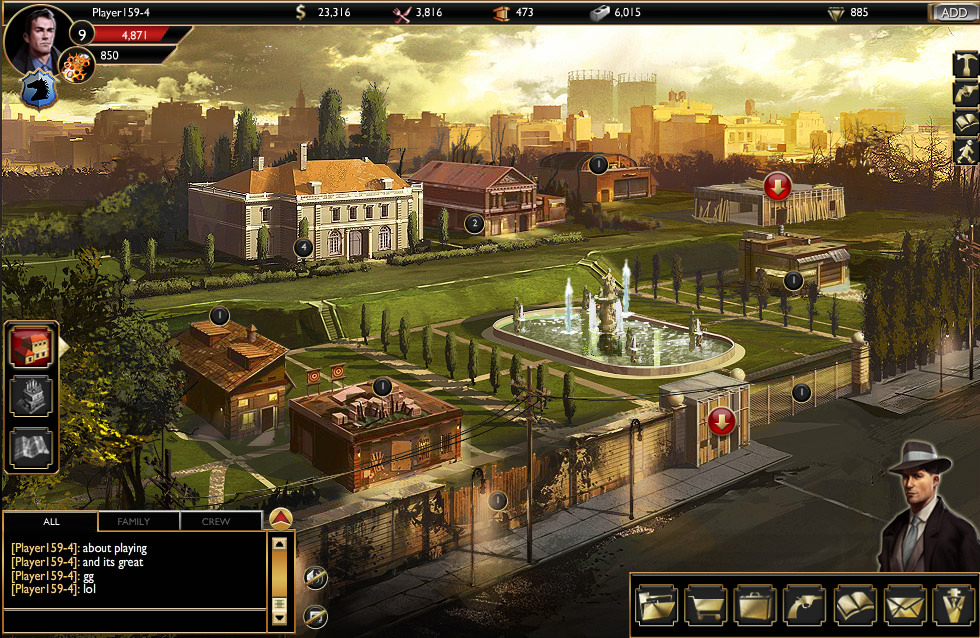Image resolution: width=980 pixels, height=638 pixels.
Task: Toggle the speaker sound mute icon
Action: (314, 577)
